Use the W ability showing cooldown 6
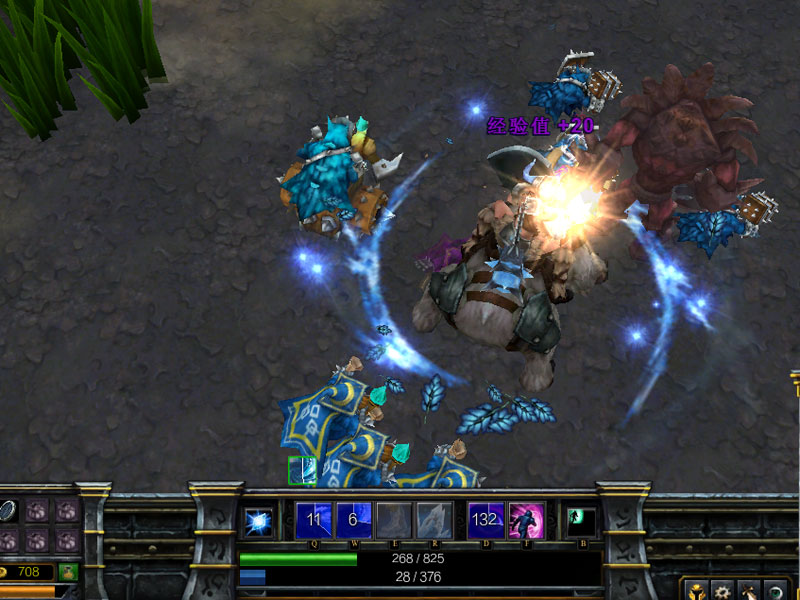This screenshot has height=600, width=800. [352, 520]
